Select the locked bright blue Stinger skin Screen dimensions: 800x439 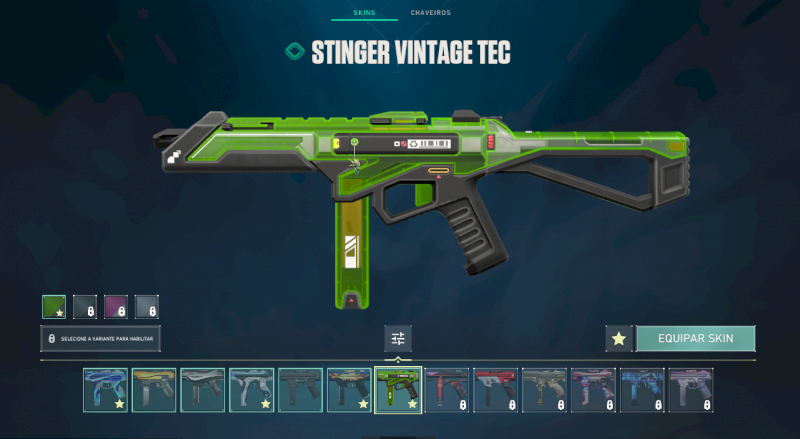tap(641, 390)
